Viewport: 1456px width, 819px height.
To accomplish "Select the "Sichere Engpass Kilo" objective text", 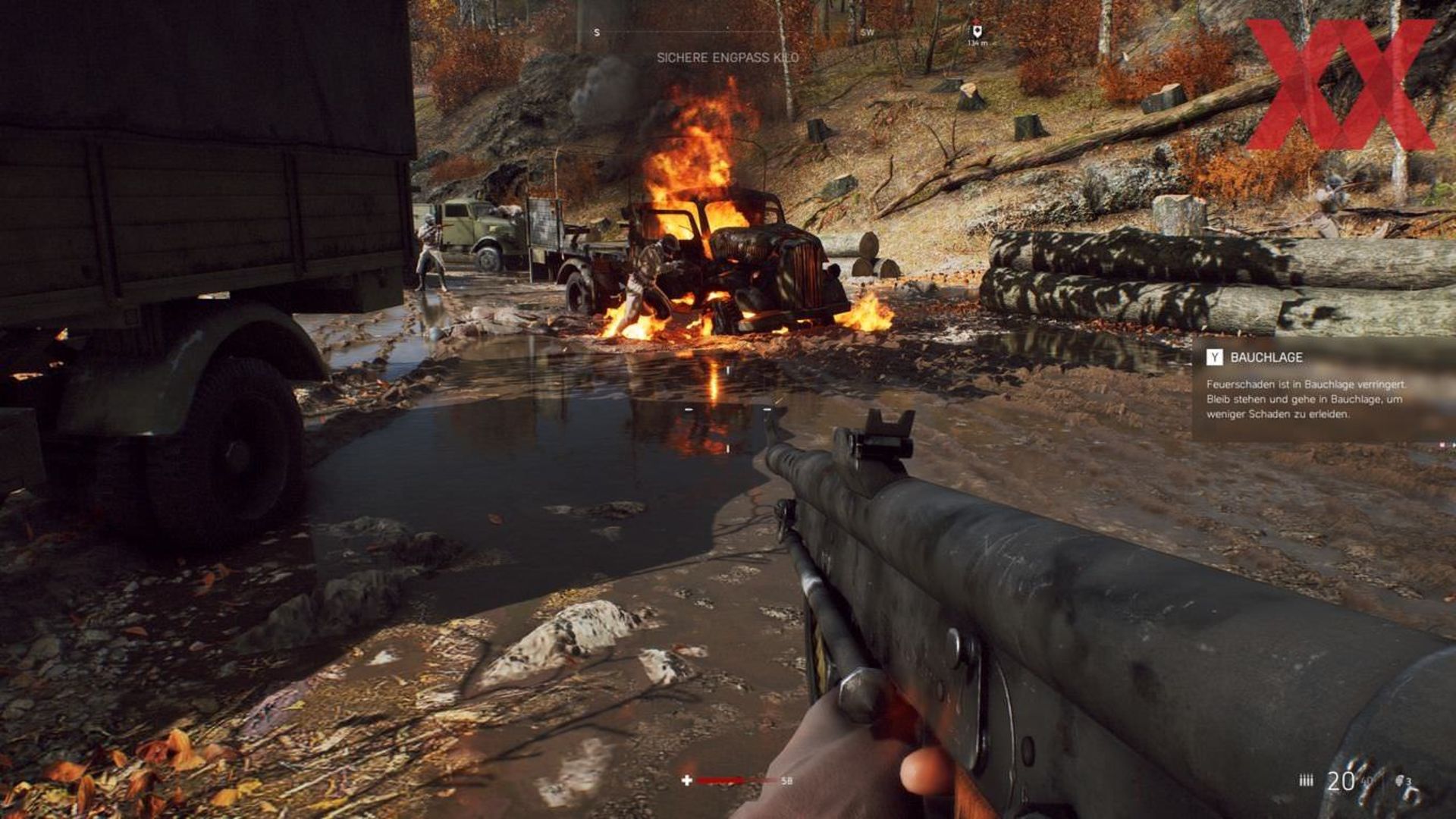I will (727, 58).
